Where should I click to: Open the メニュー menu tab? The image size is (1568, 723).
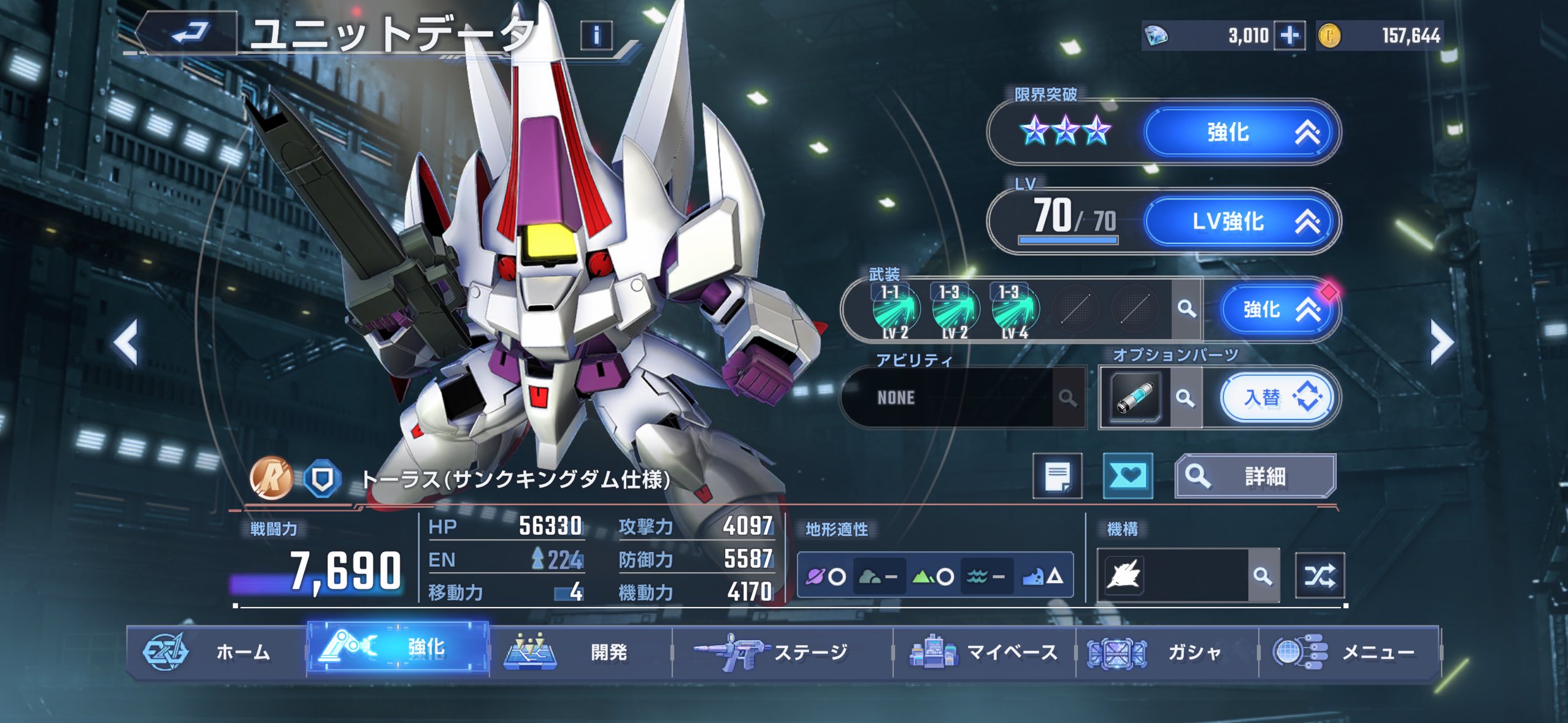(1349, 652)
